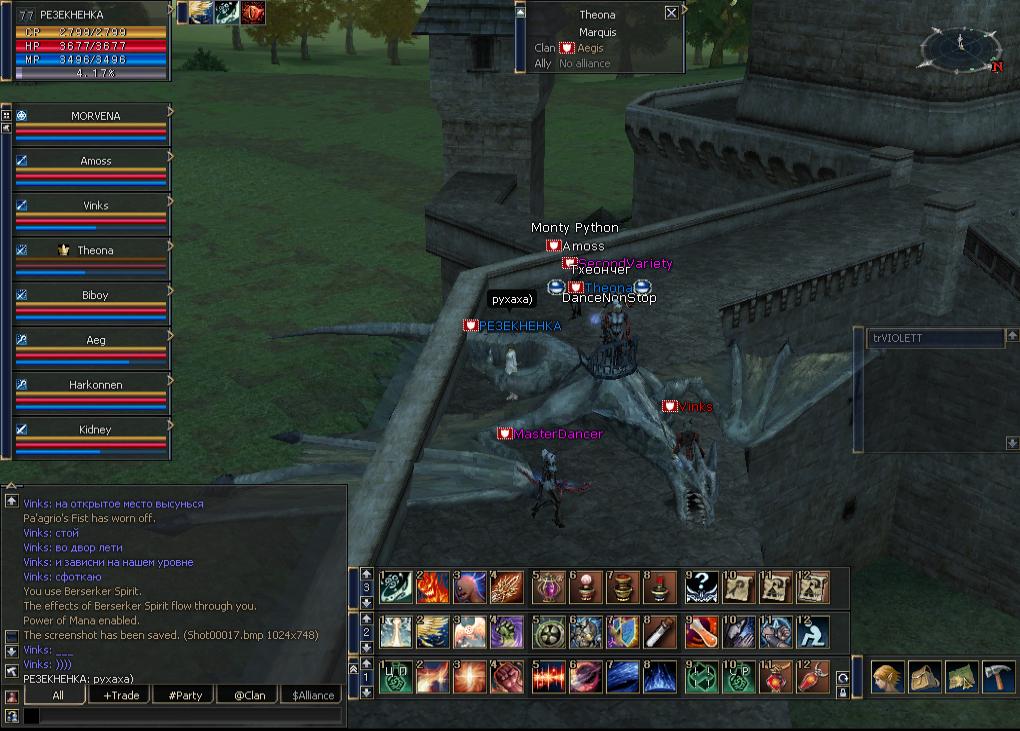Image resolution: width=1020 pixels, height=731 pixels.
Task: Select party member Amoss
Action: [95, 161]
